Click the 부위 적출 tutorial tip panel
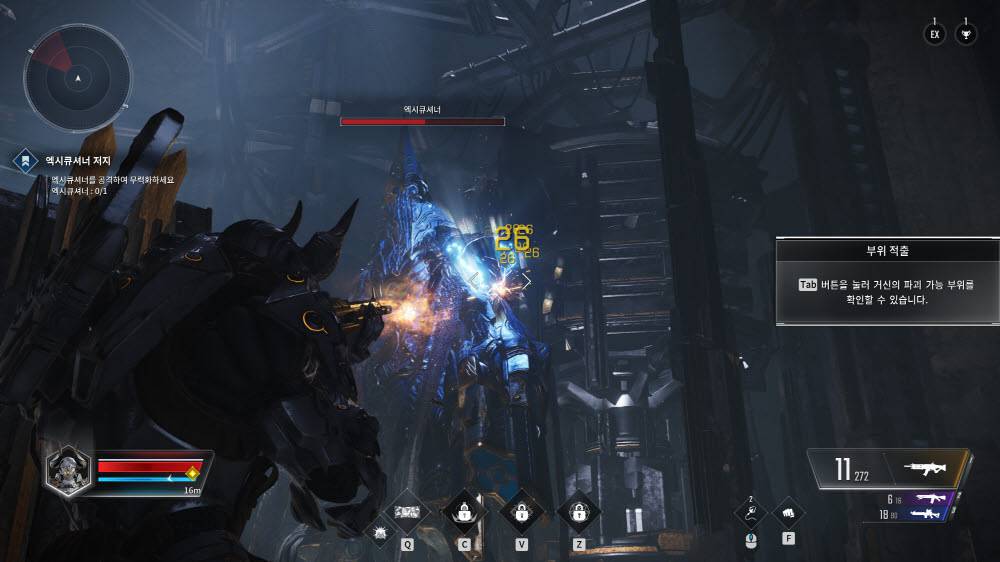Viewport: 1000px width, 562px height. 886,281
